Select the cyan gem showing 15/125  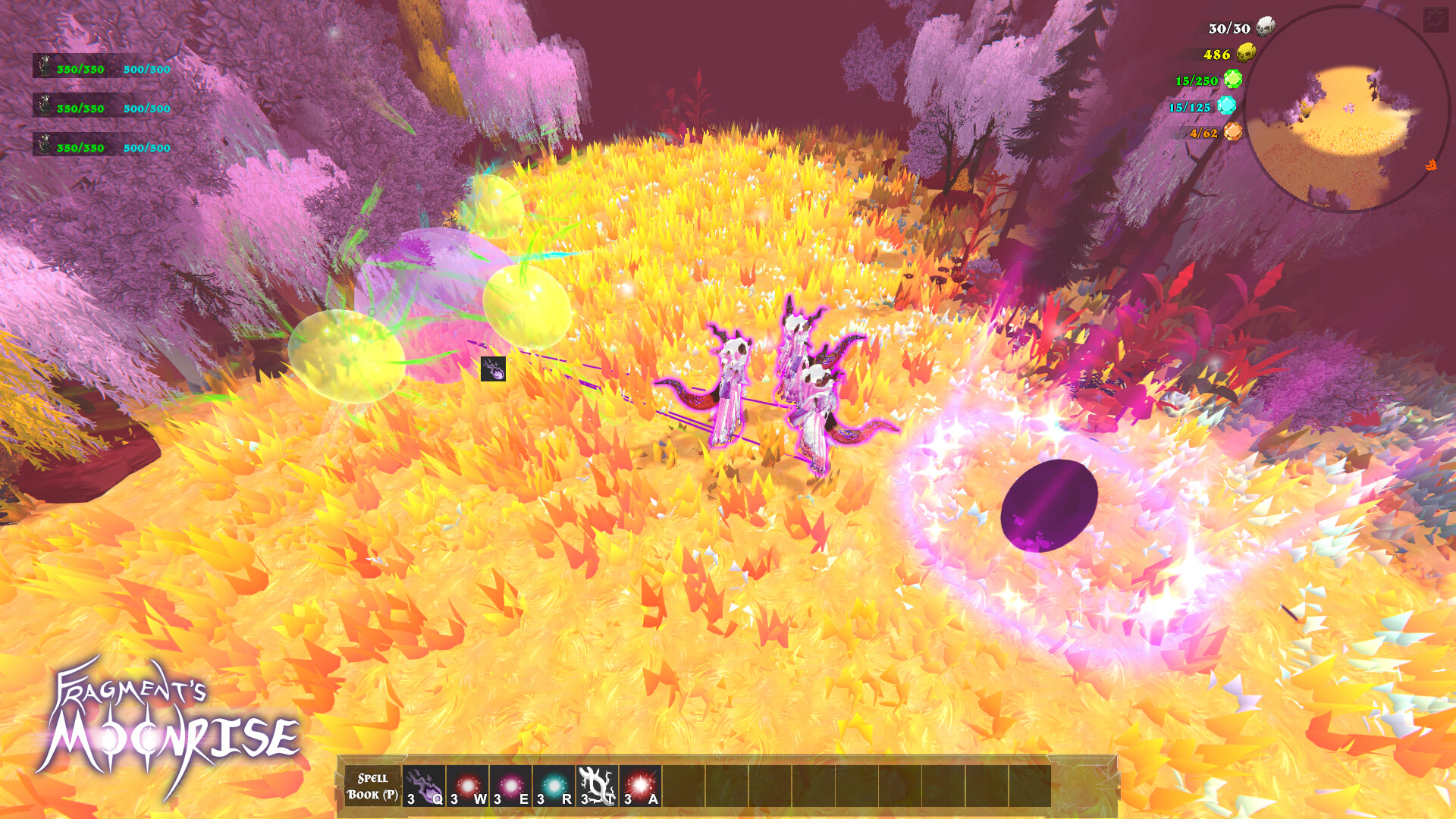coord(1226,105)
